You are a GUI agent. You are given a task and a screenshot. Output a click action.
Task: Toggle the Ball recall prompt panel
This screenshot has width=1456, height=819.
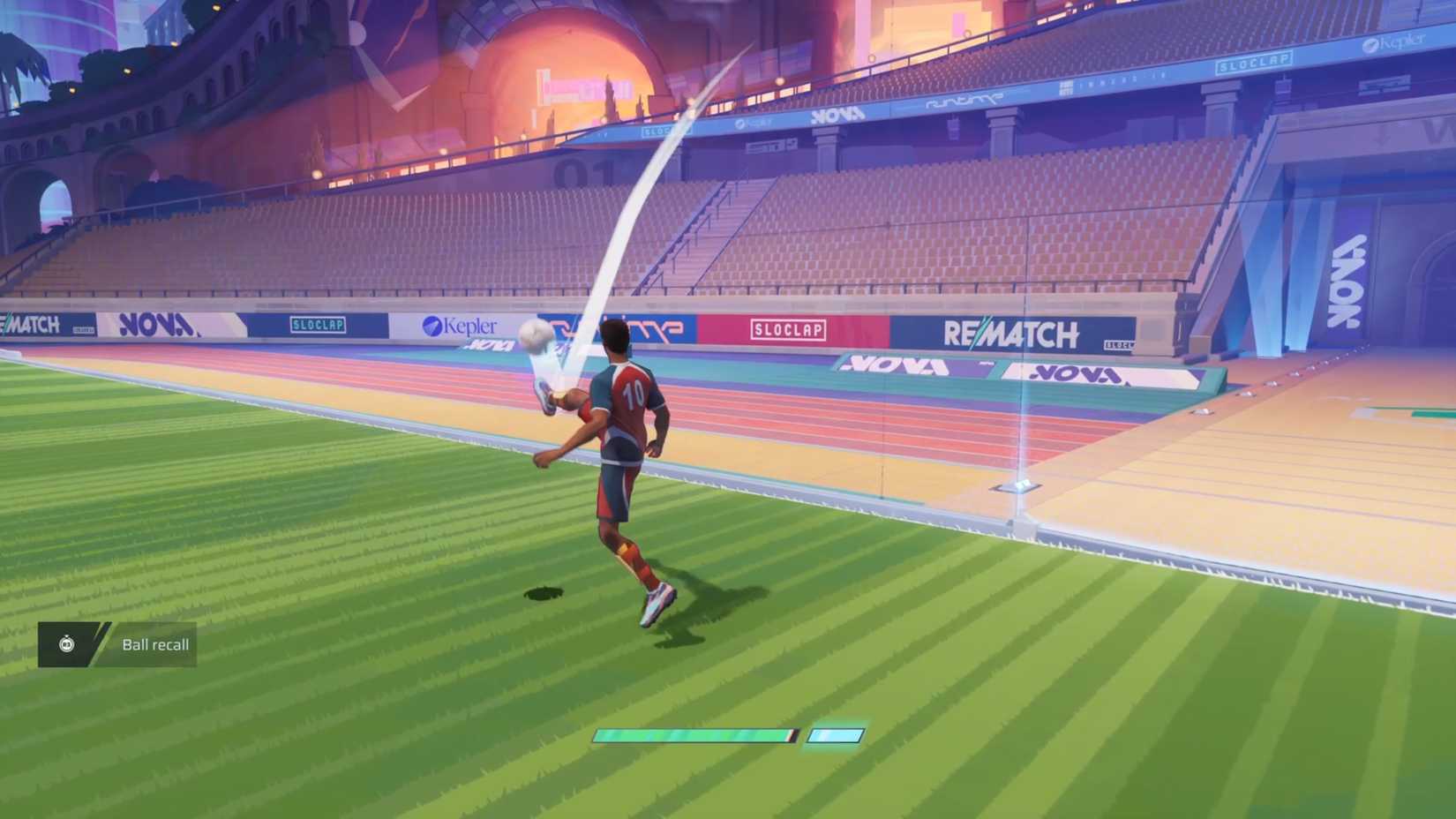pyautogui.click(x=115, y=644)
